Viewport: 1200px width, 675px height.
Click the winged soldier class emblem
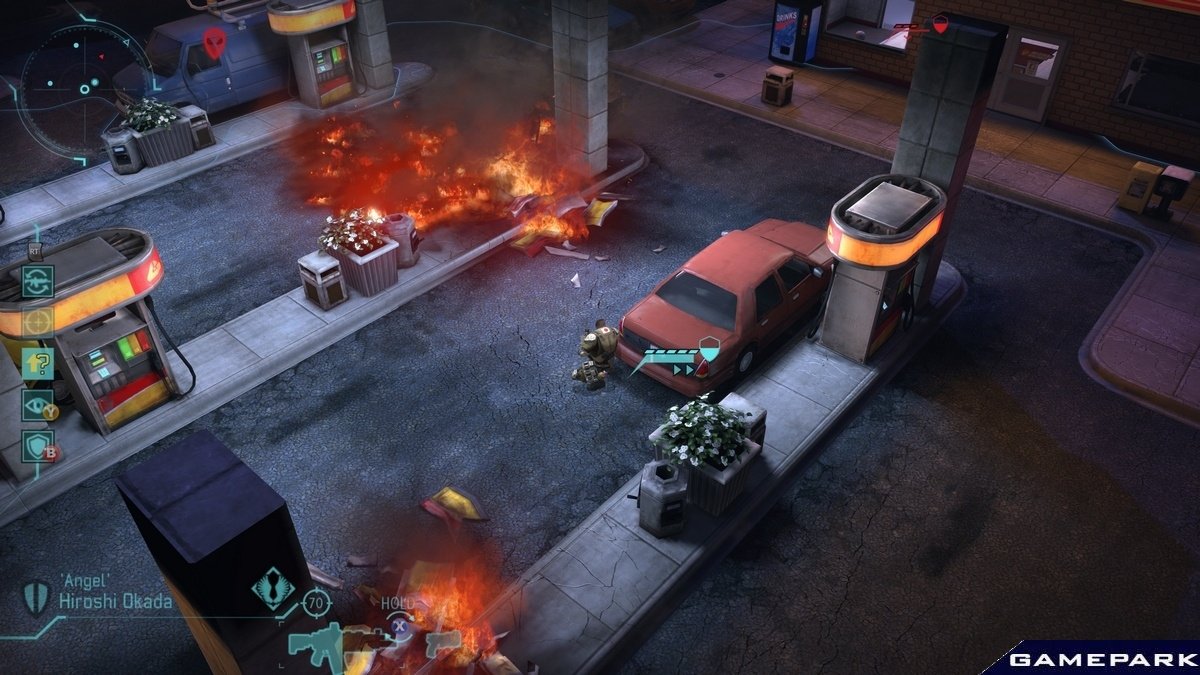pyautogui.click(x=272, y=588)
